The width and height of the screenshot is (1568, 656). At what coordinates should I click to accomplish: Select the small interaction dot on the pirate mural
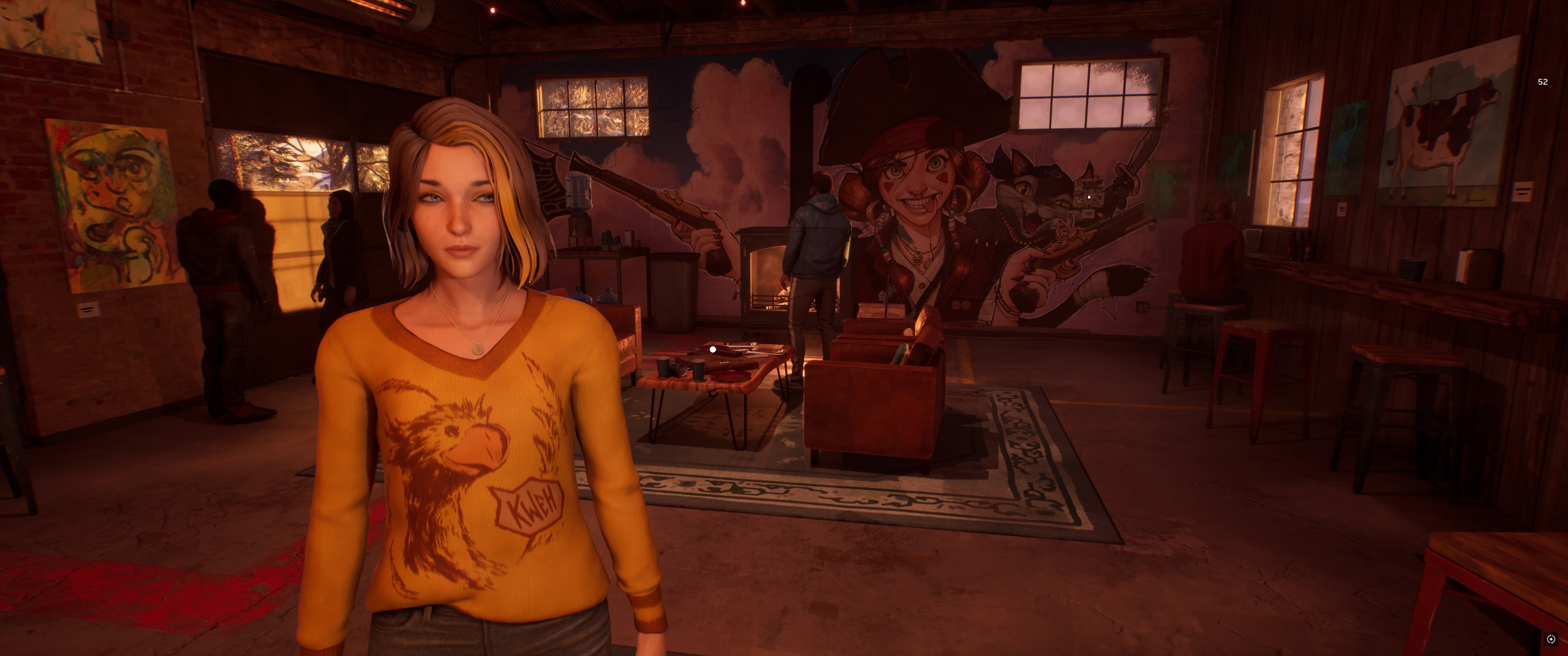click(1089, 197)
